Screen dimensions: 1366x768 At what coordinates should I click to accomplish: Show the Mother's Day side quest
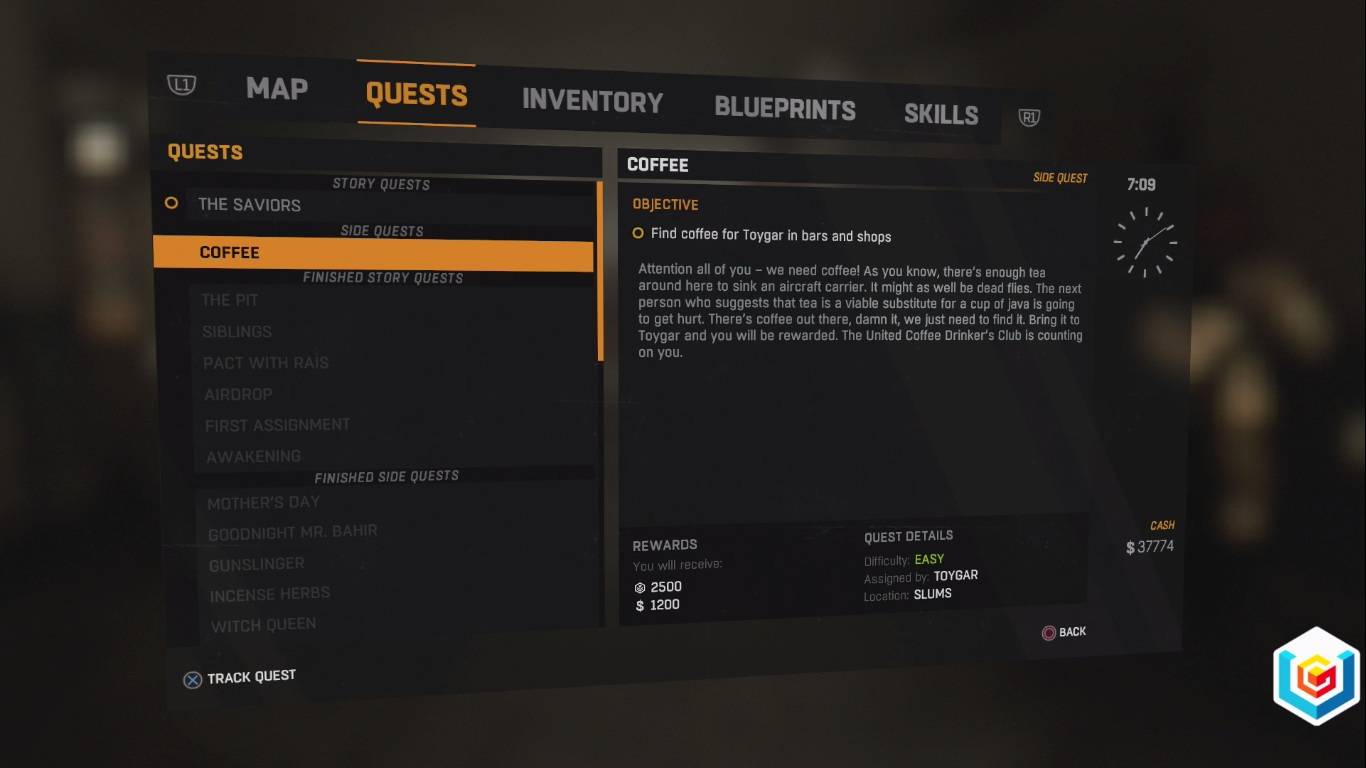[x=263, y=502]
